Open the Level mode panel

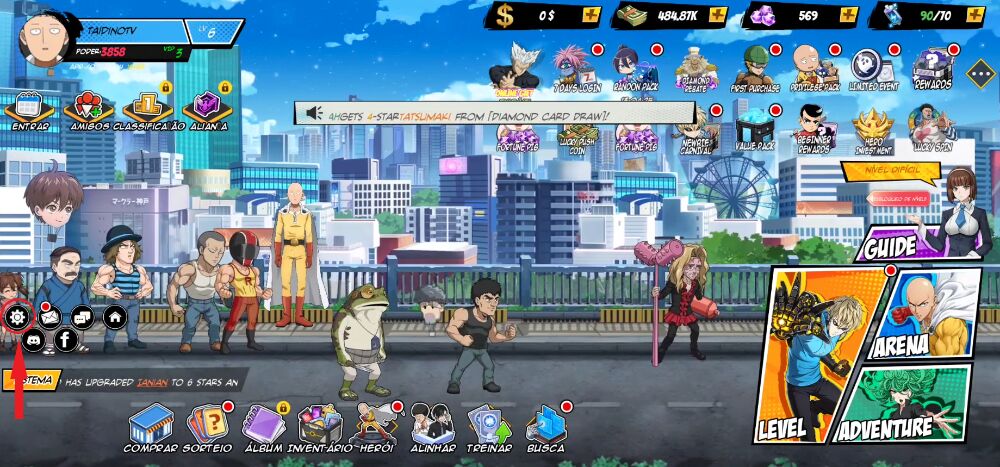pos(808,360)
